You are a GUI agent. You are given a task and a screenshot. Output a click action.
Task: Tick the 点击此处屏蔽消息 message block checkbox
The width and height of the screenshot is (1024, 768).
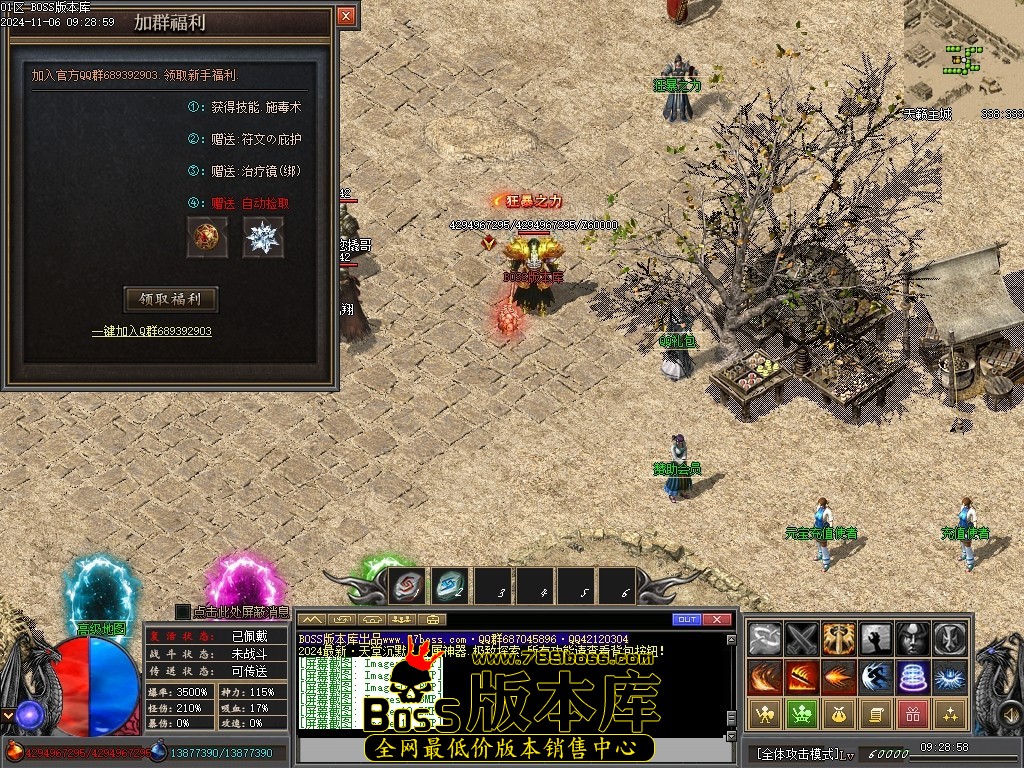pos(182,611)
